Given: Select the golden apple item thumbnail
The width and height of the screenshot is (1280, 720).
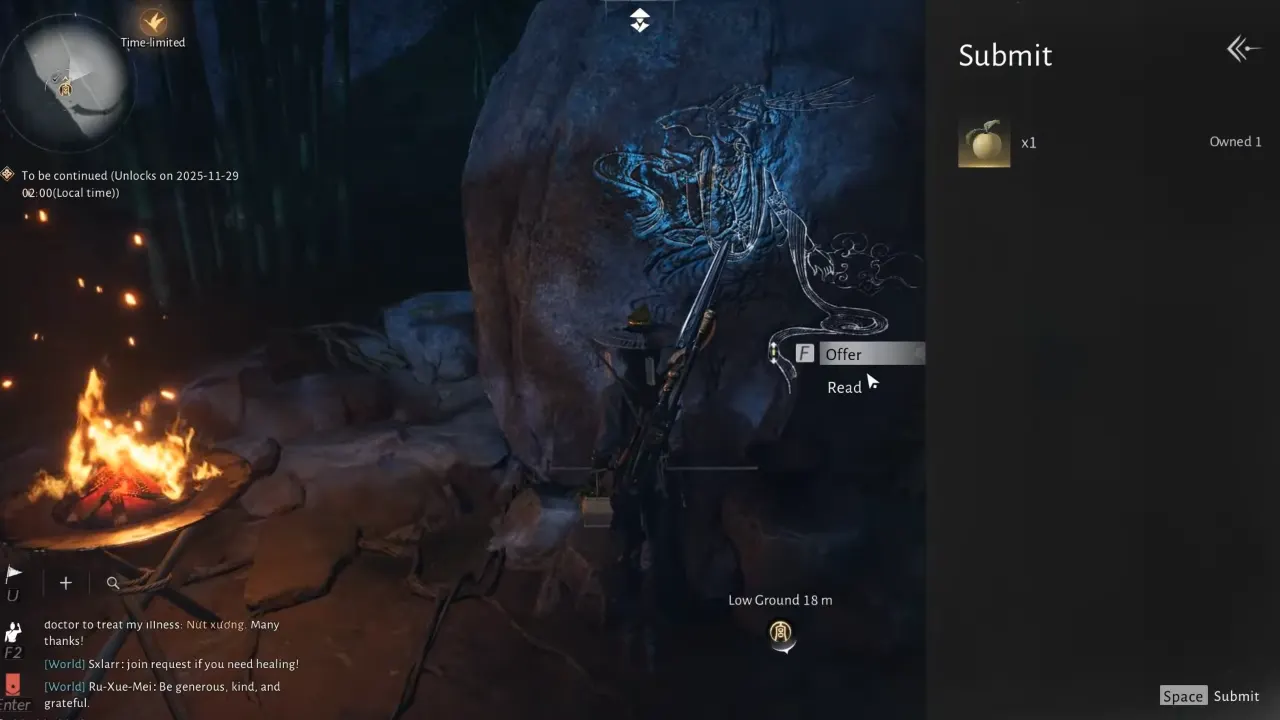Looking at the screenshot, I should pyautogui.click(x=984, y=141).
